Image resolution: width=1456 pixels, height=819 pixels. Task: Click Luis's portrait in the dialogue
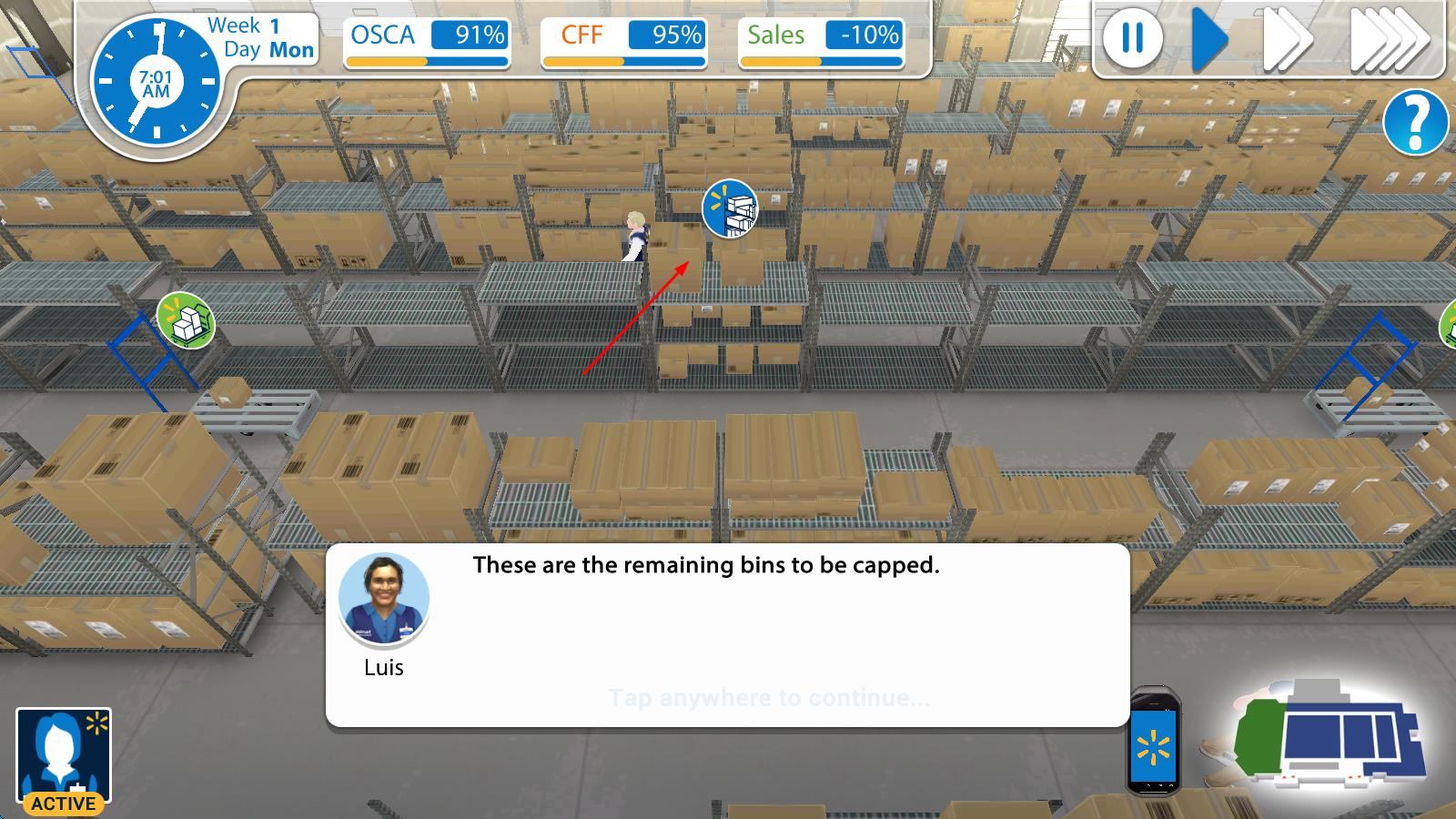point(383,599)
